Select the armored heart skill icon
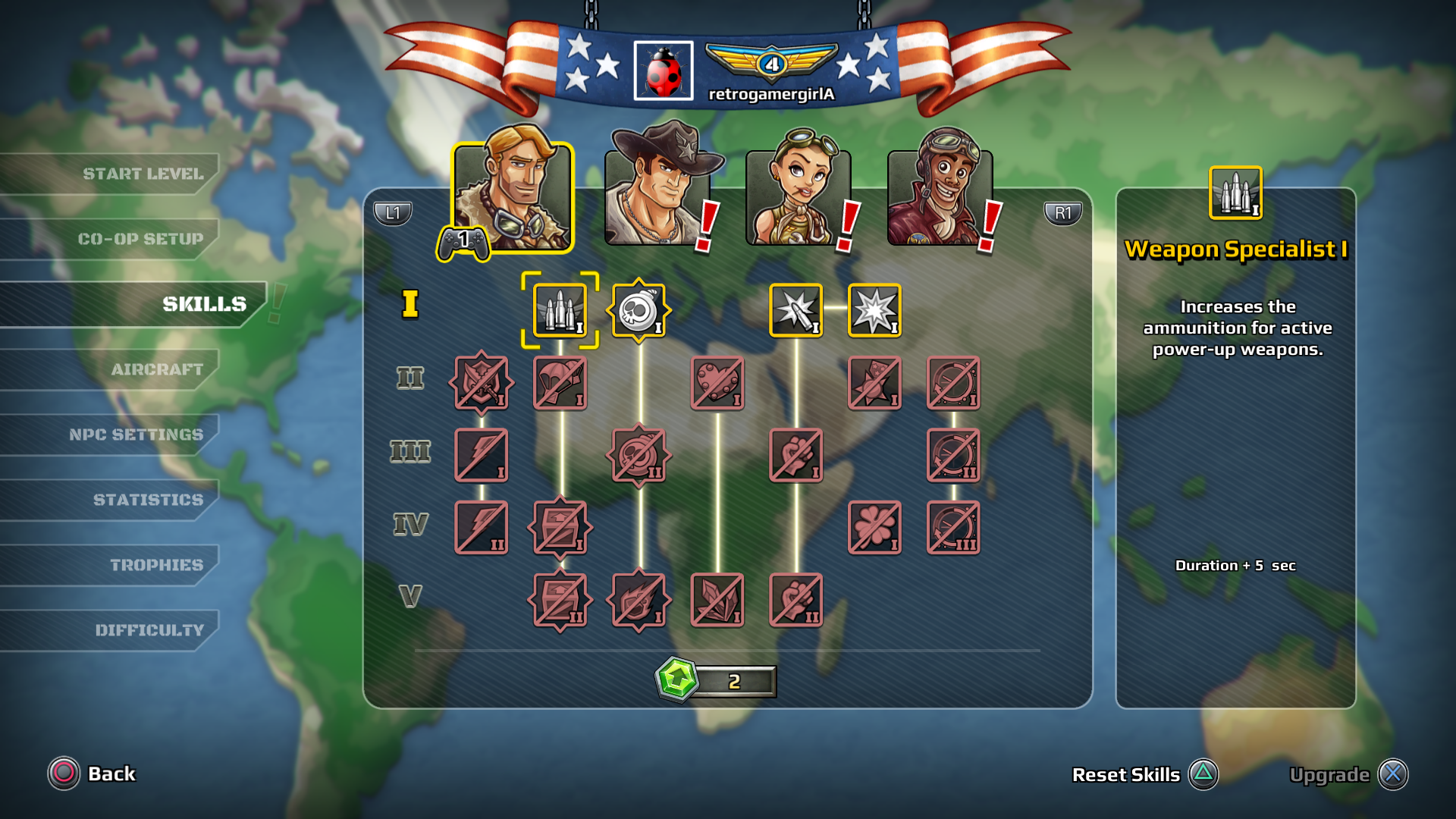The image size is (1456, 819). coord(717,382)
